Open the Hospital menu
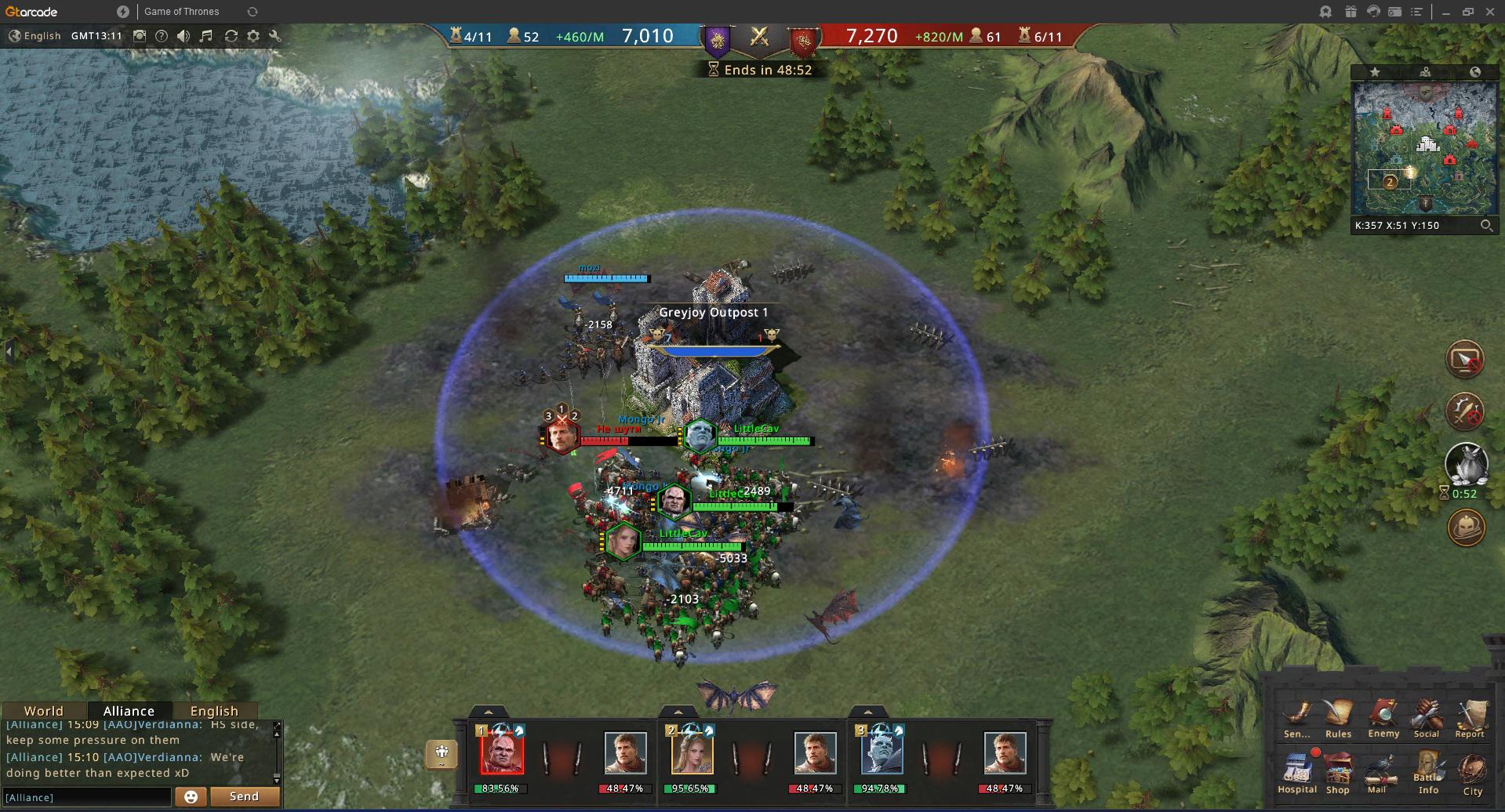 pos(1296,771)
